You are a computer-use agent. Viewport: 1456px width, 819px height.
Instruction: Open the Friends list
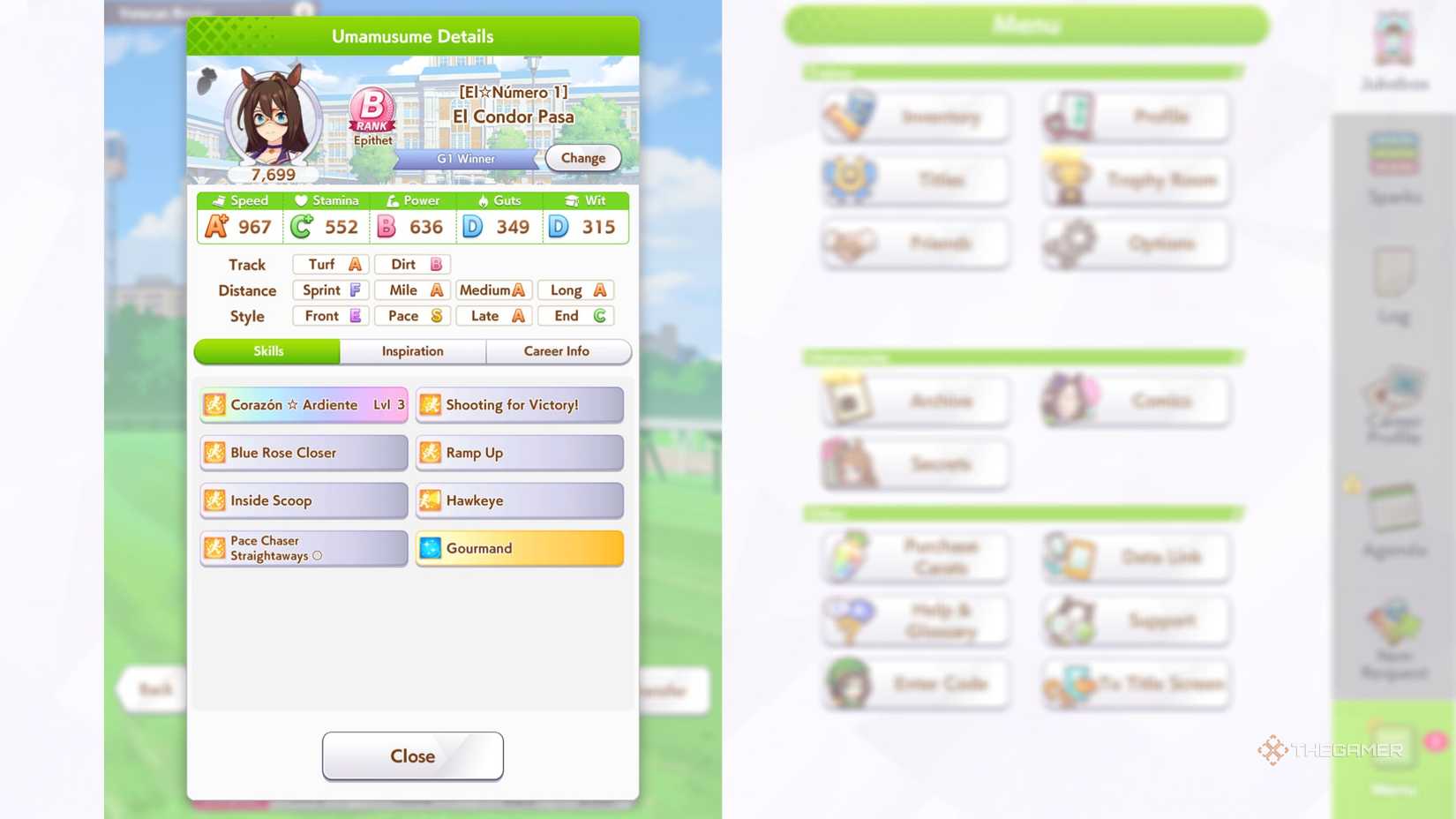(914, 243)
